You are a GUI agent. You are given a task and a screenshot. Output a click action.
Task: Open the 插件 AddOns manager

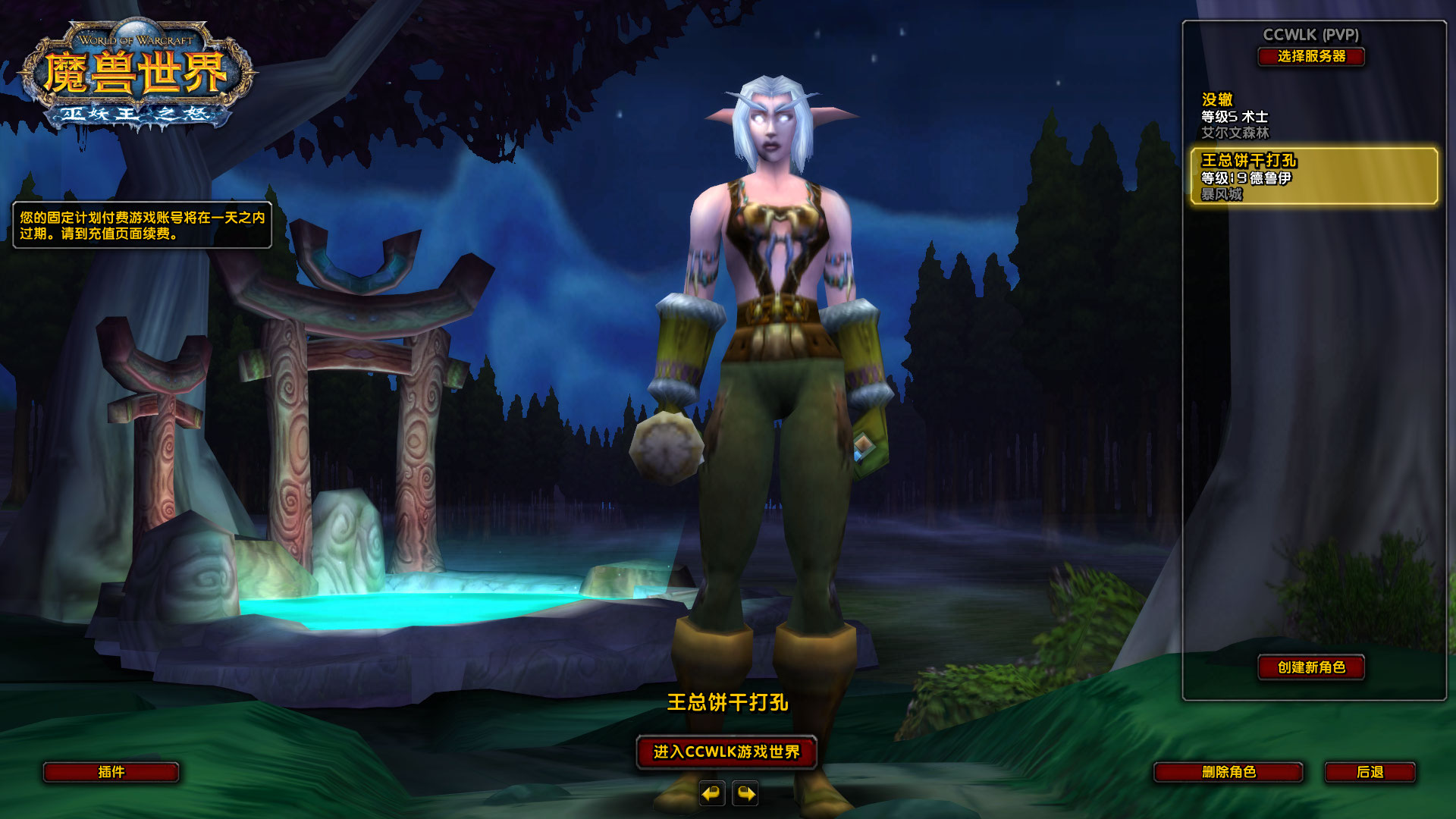[111, 773]
